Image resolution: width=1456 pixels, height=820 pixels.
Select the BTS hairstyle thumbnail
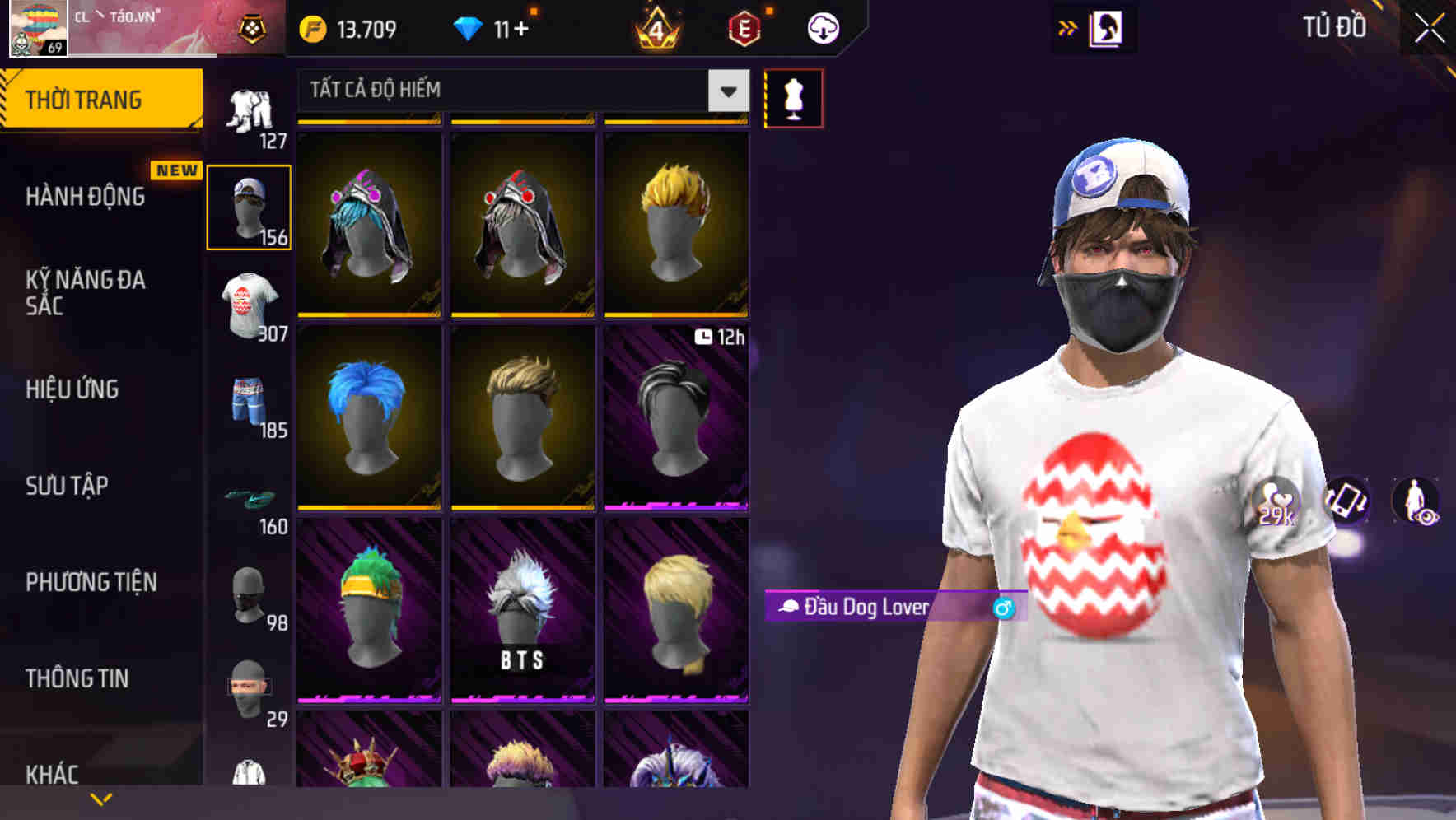(521, 613)
